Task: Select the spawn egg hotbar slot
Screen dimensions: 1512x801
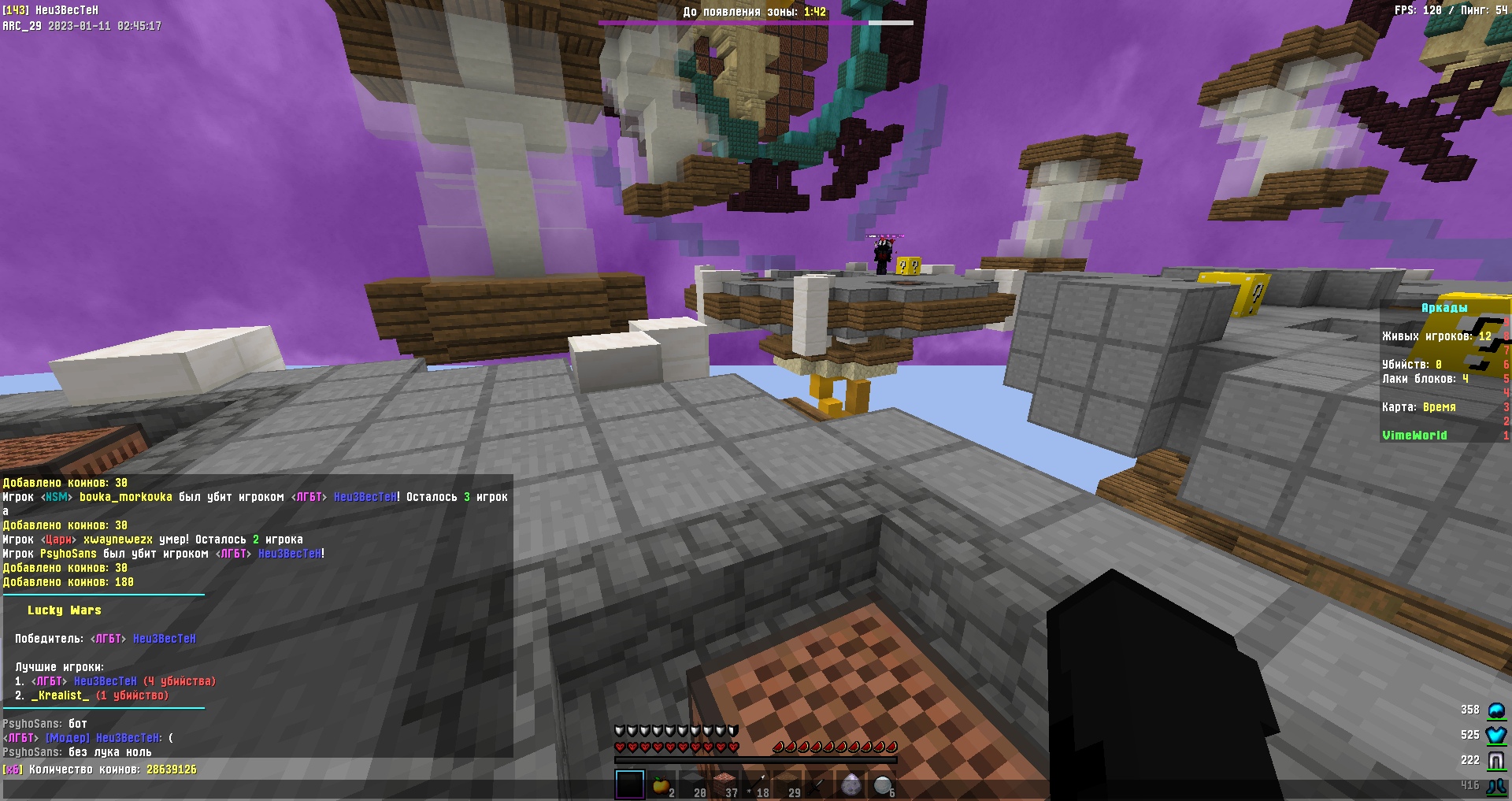Action: click(x=850, y=785)
